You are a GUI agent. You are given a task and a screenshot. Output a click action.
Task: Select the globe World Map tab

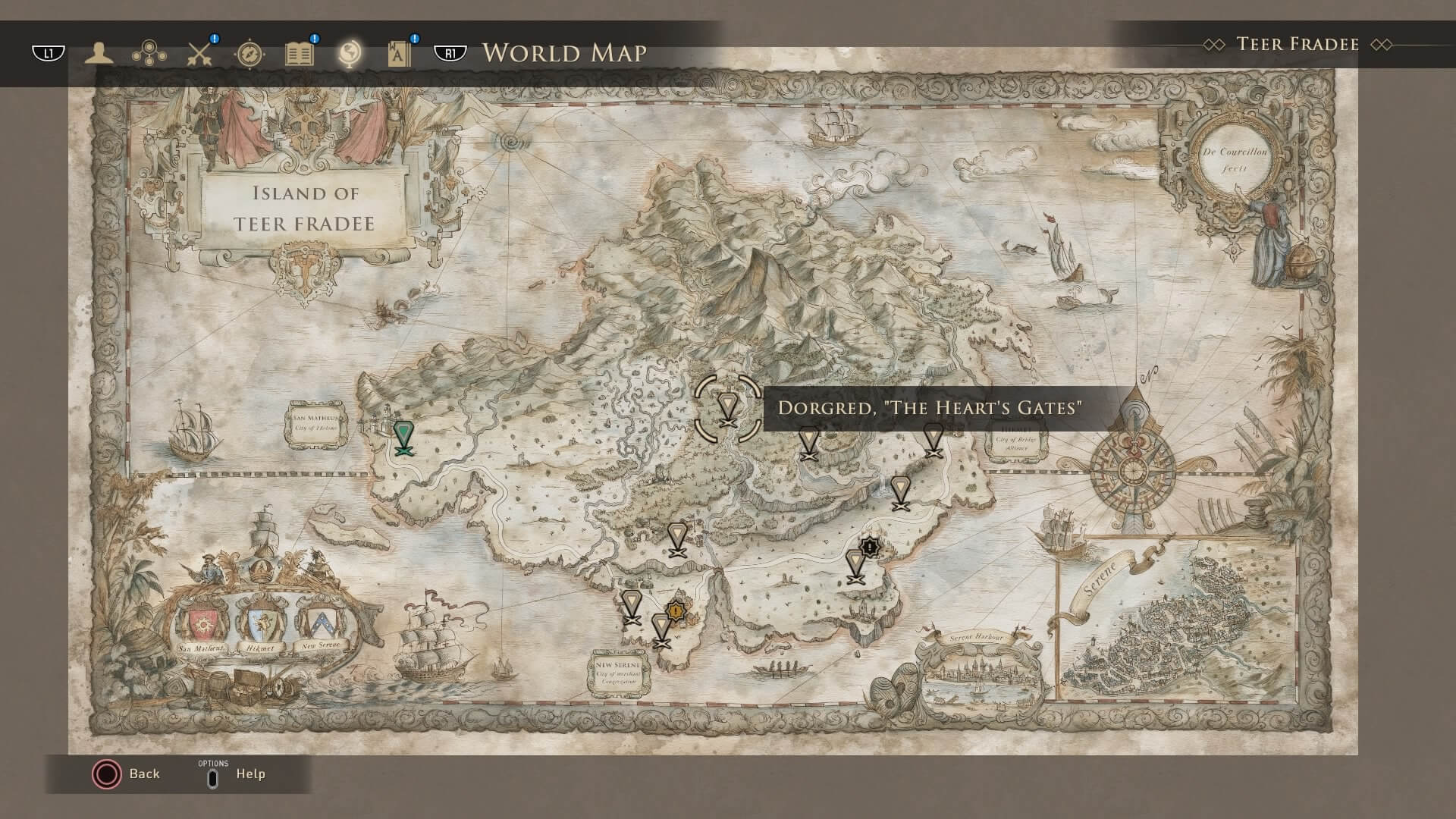point(350,53)
